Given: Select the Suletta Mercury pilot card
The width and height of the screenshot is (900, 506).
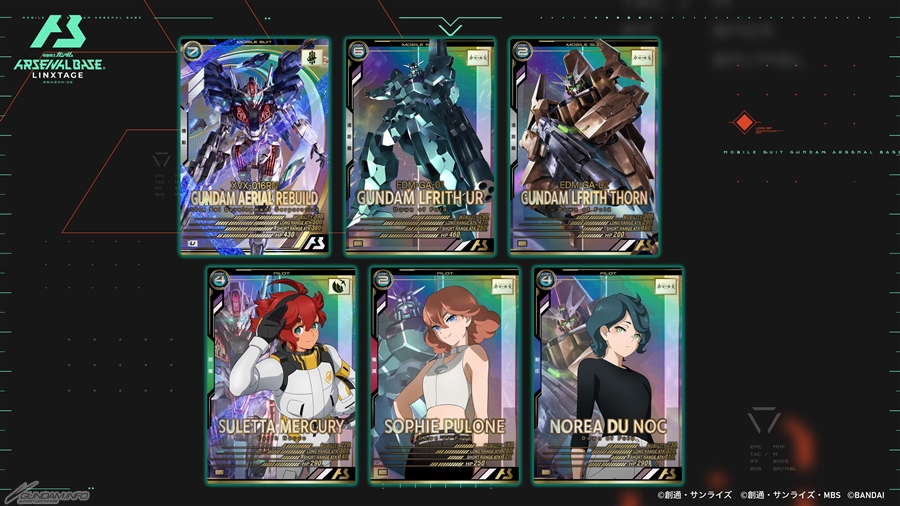Looking at the screenshot, I should pos(281,374).
